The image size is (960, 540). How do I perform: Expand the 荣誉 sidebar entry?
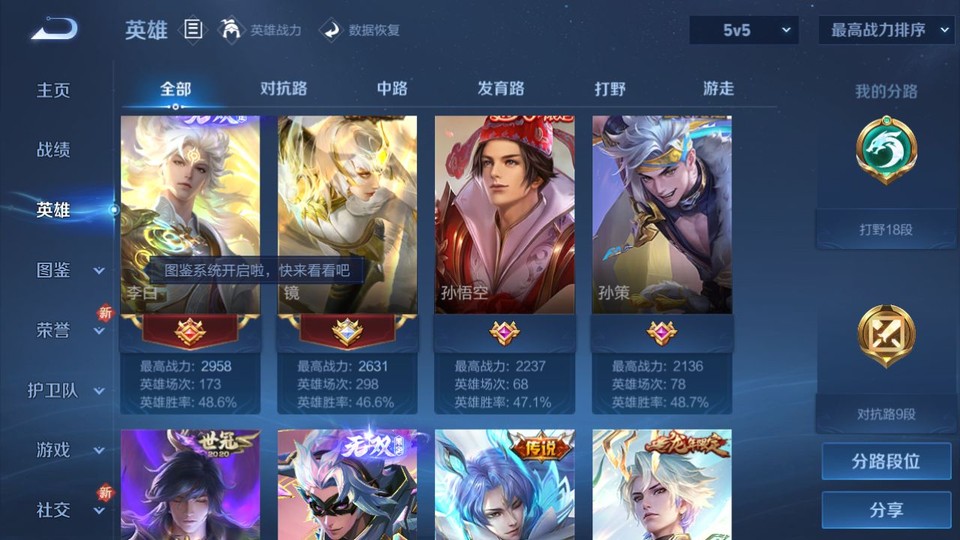[68, 330]
